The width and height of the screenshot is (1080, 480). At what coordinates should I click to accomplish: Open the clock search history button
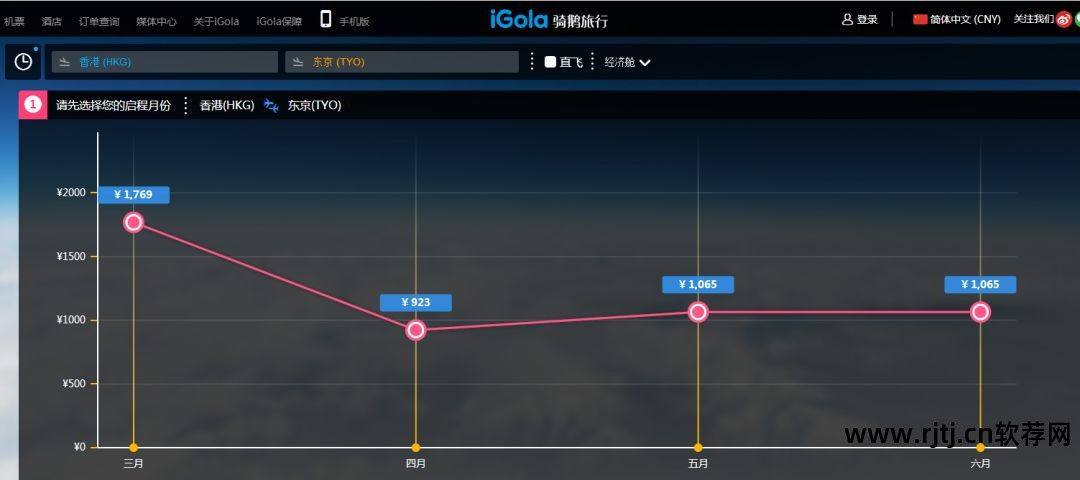click(23, 62)
